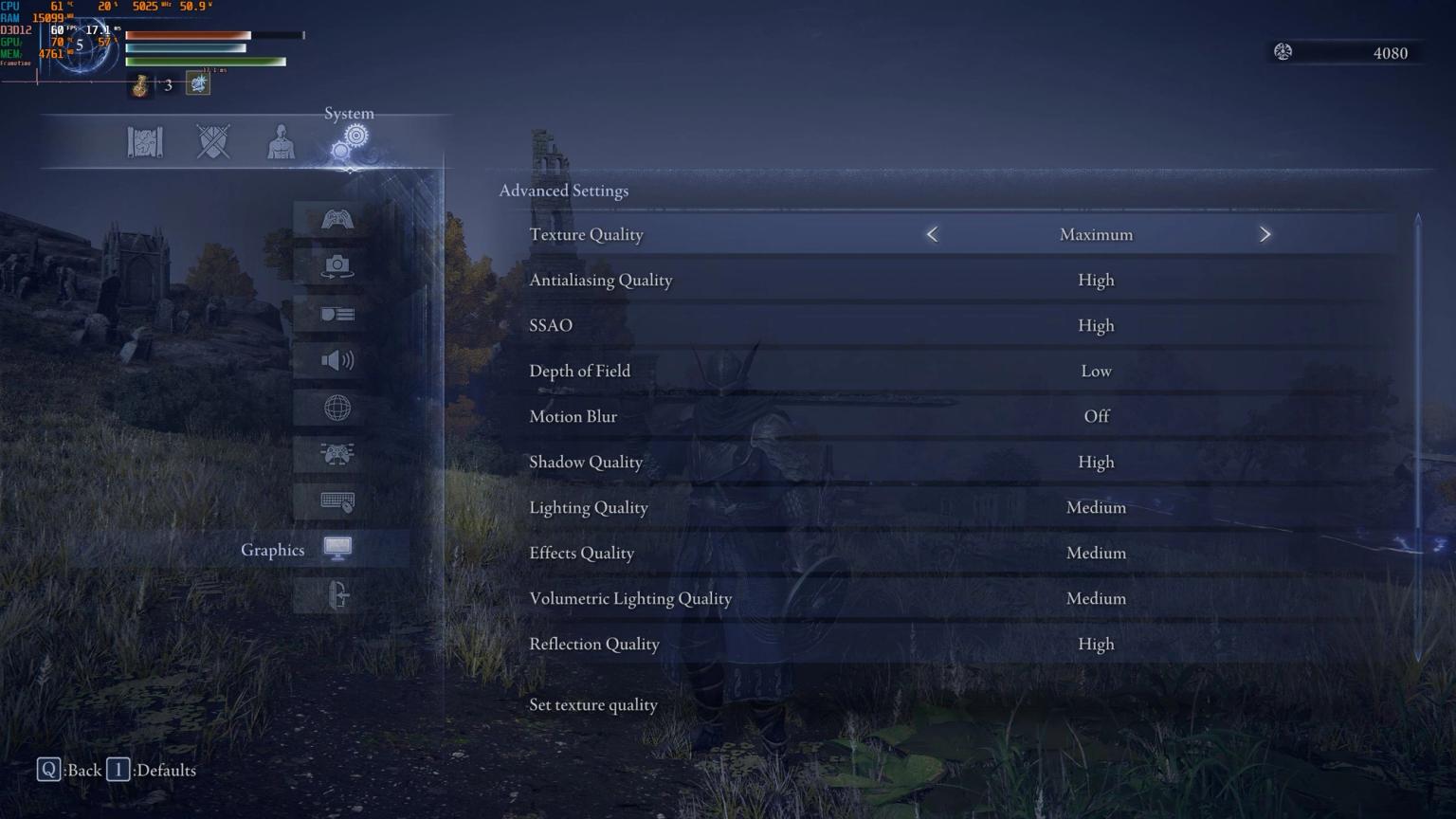The image size is (1456, 819).
Task: Open keyboard and mouse settings icon
Action: point(338,501)
